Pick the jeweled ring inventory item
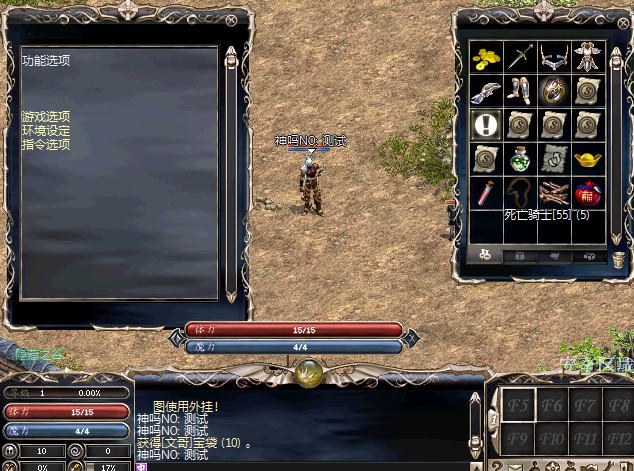The width and height of the screenshot is (634, 471). tap(554, 91)
